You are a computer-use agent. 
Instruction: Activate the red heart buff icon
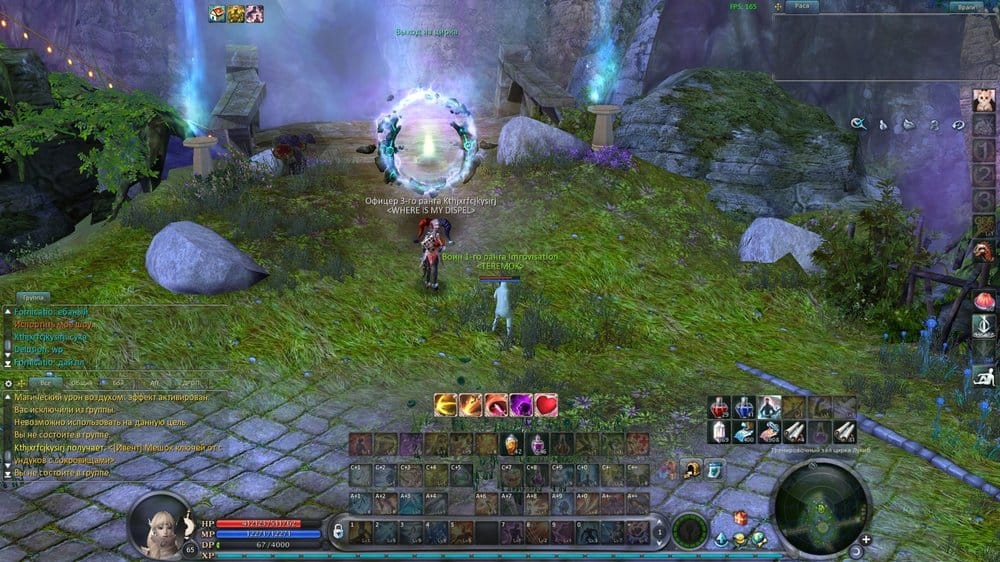546,405
